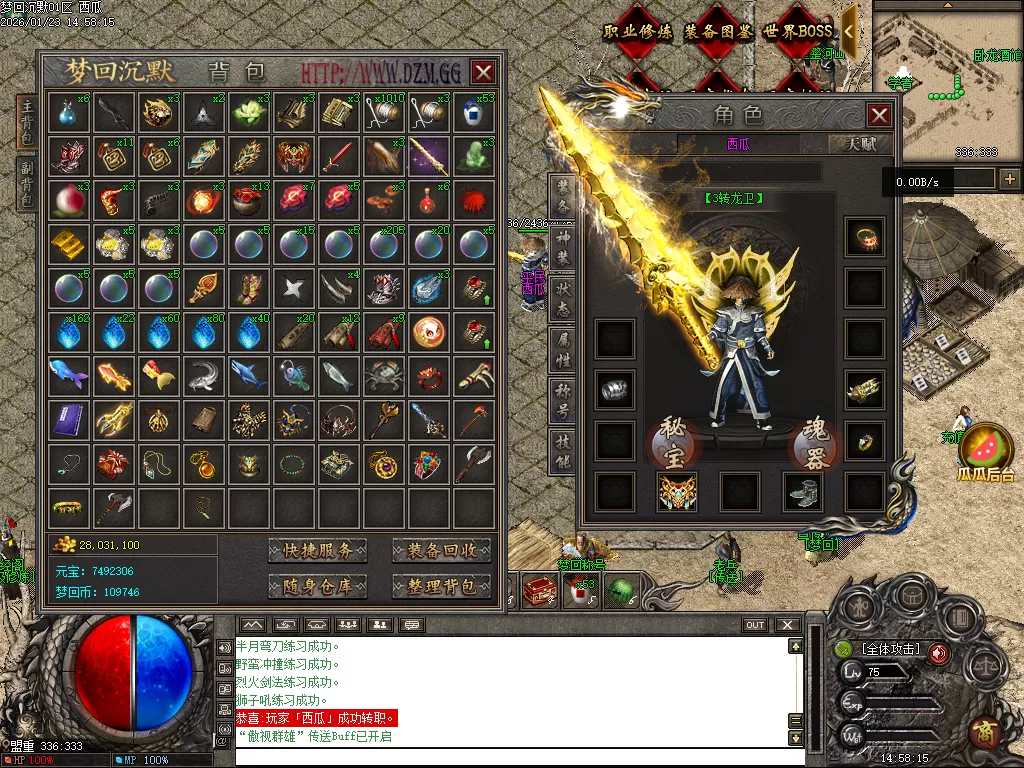Select the gold bars item in inventory
The width and height of the screenshot is (1024, 768).
68,243
